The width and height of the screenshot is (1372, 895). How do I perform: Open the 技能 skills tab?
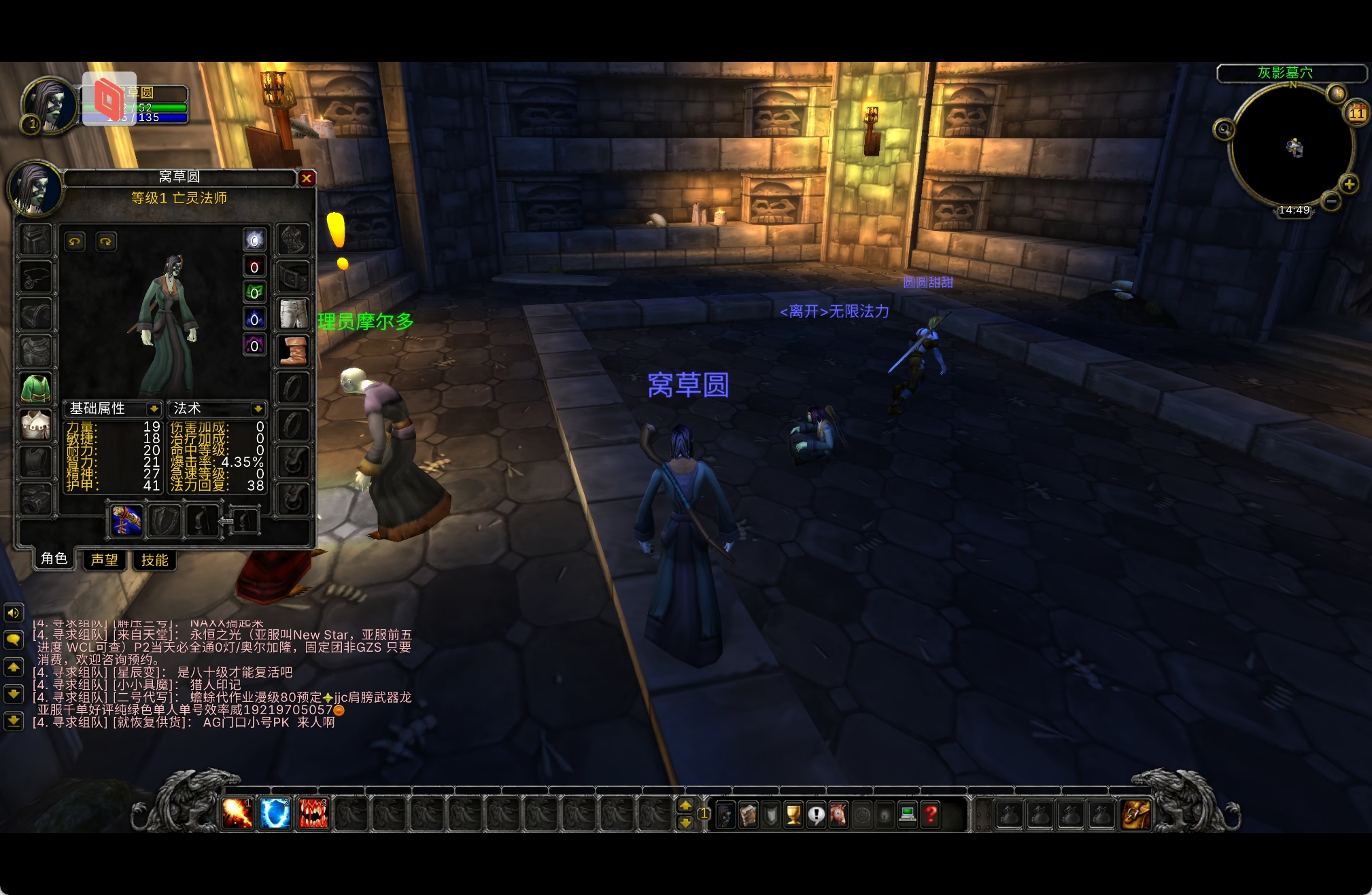[154, 560]
